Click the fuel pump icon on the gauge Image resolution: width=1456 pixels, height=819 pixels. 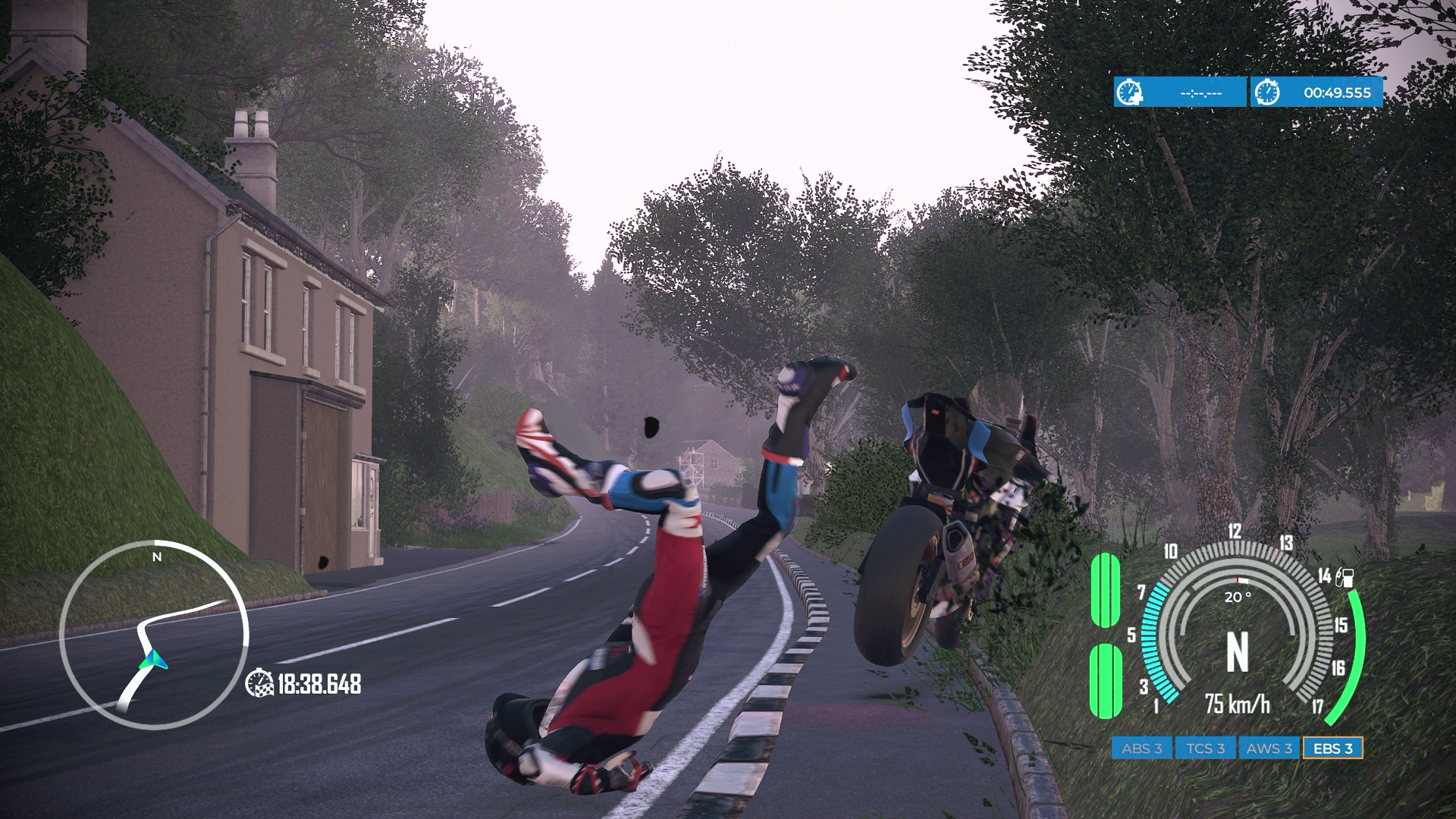pyautogui.click(x=1346, y=579)
